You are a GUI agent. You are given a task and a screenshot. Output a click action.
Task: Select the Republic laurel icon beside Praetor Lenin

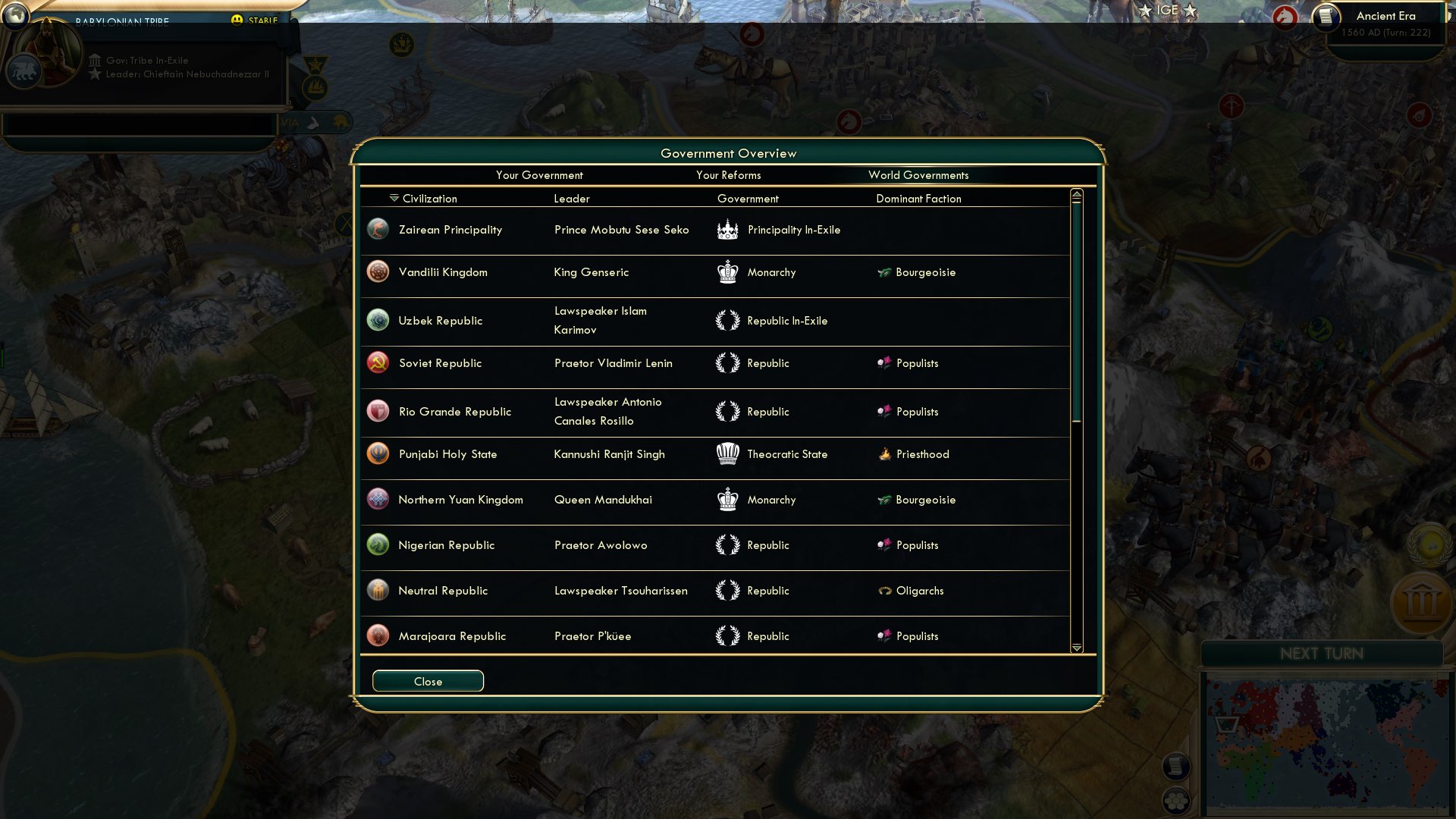[x=727, y=362]
